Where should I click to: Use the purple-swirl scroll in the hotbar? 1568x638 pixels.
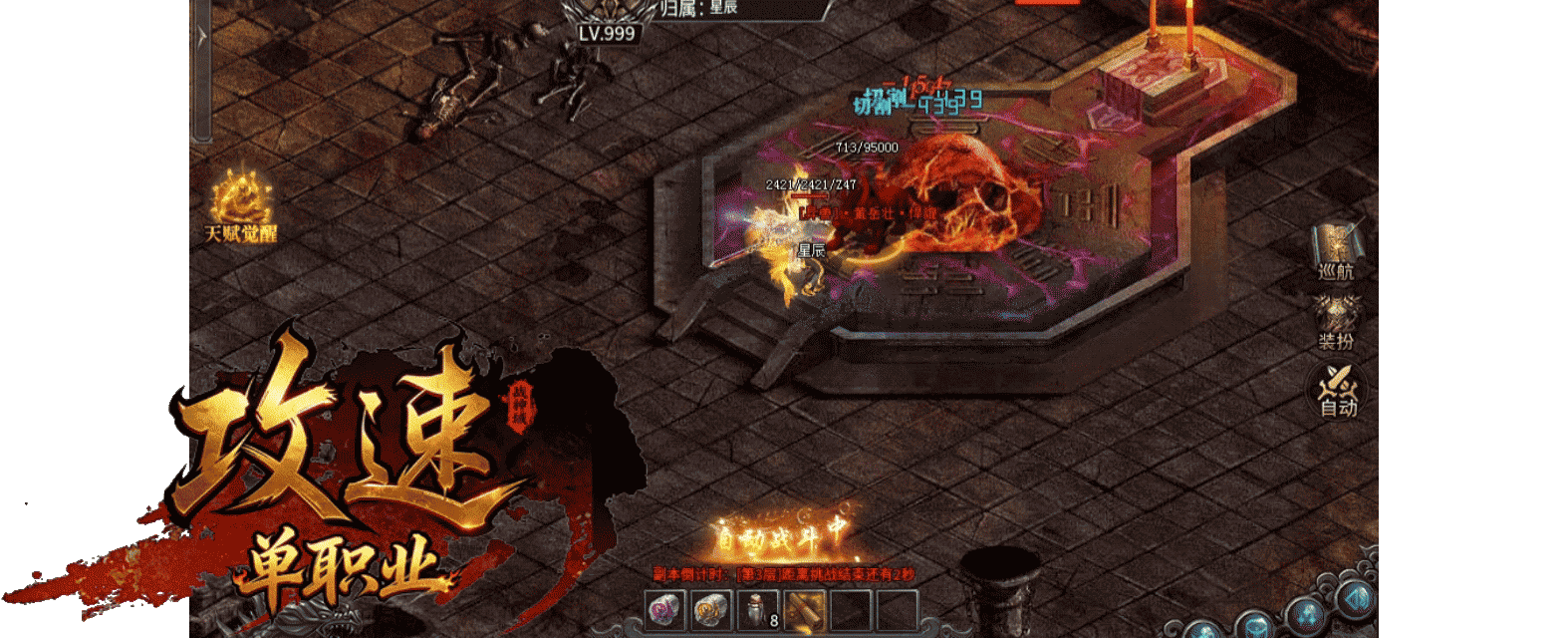tap(663, 610)
